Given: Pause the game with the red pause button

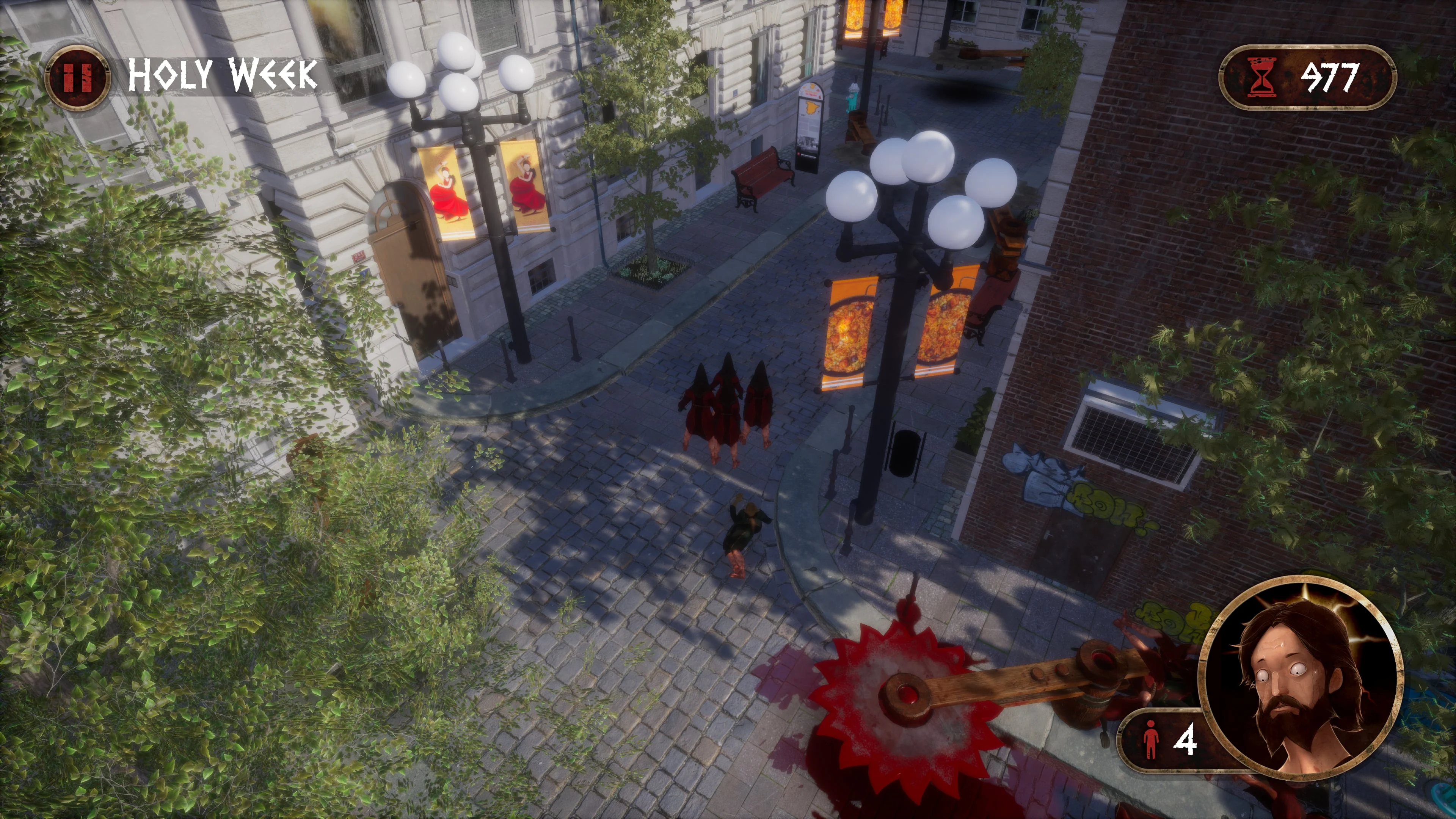Looking at the screenshot, I should (x=77, y=77).
